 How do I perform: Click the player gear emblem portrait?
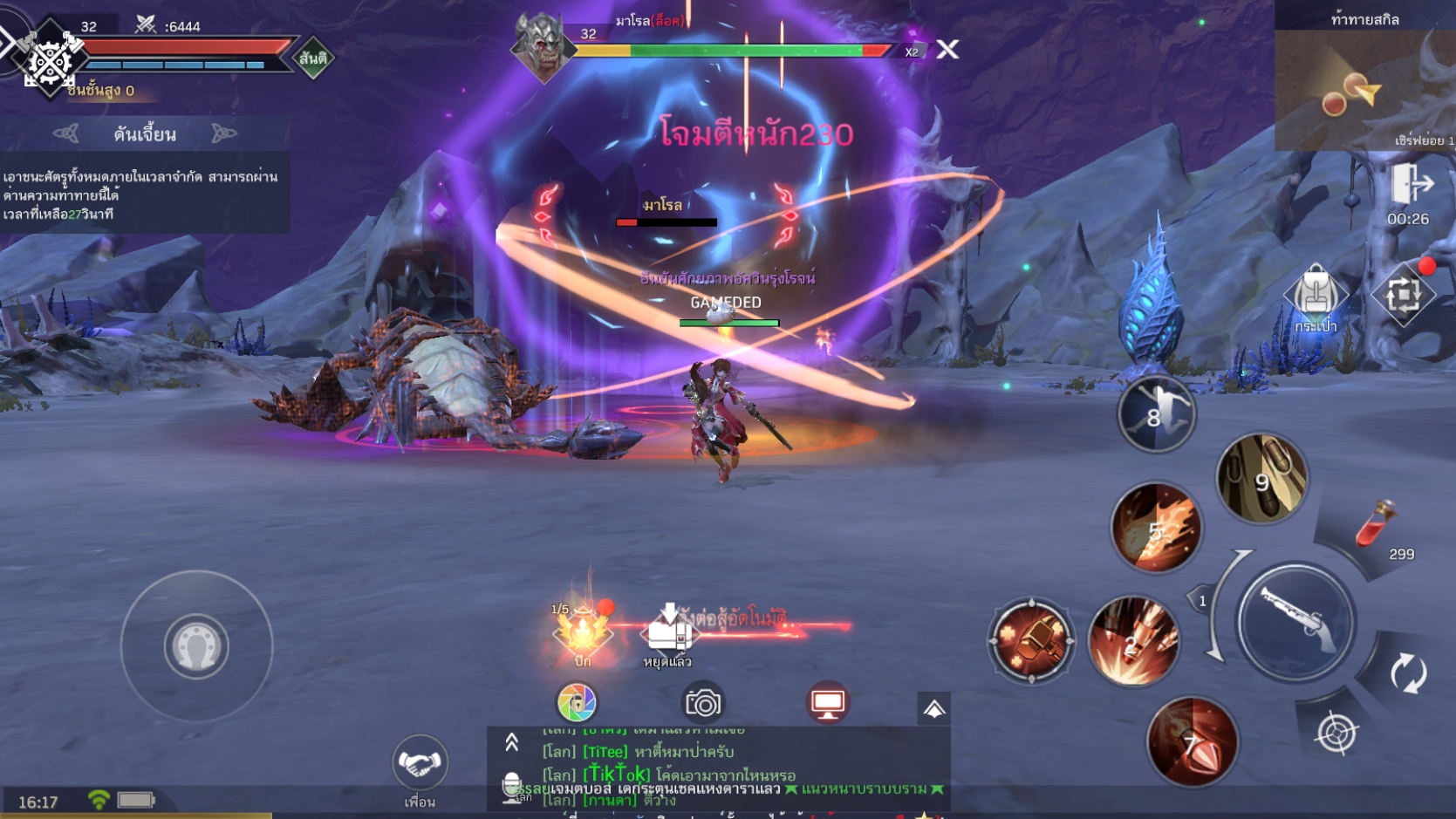pyautogui.click(x=49, y=59)
